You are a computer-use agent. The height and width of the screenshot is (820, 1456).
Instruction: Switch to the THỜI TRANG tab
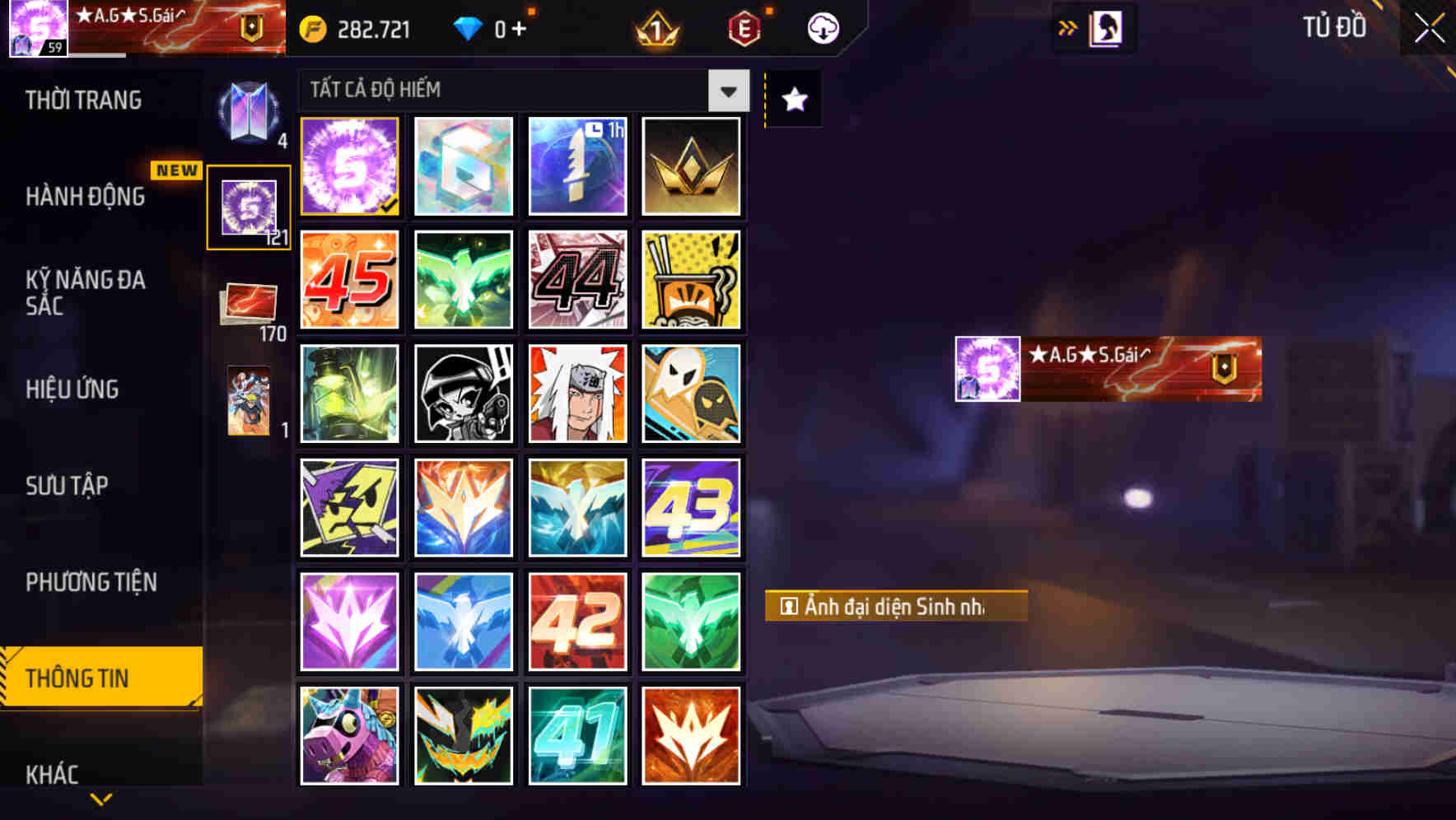(82, 100)
